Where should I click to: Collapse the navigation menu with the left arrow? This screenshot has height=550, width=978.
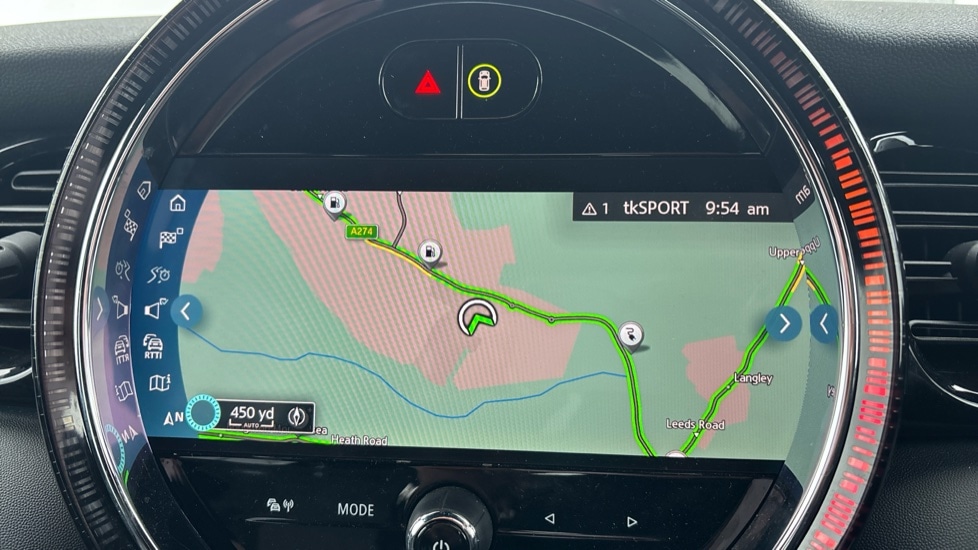coord(186,310)
